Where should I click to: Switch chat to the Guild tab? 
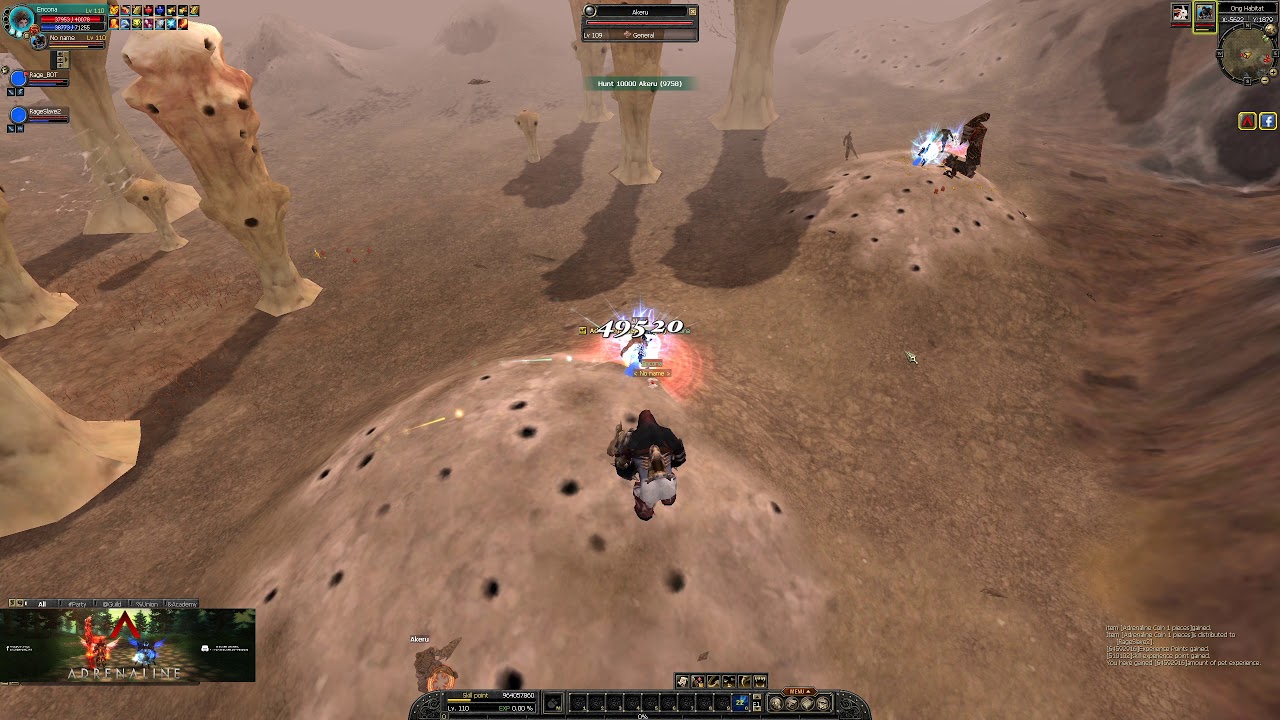coord(111,604)
